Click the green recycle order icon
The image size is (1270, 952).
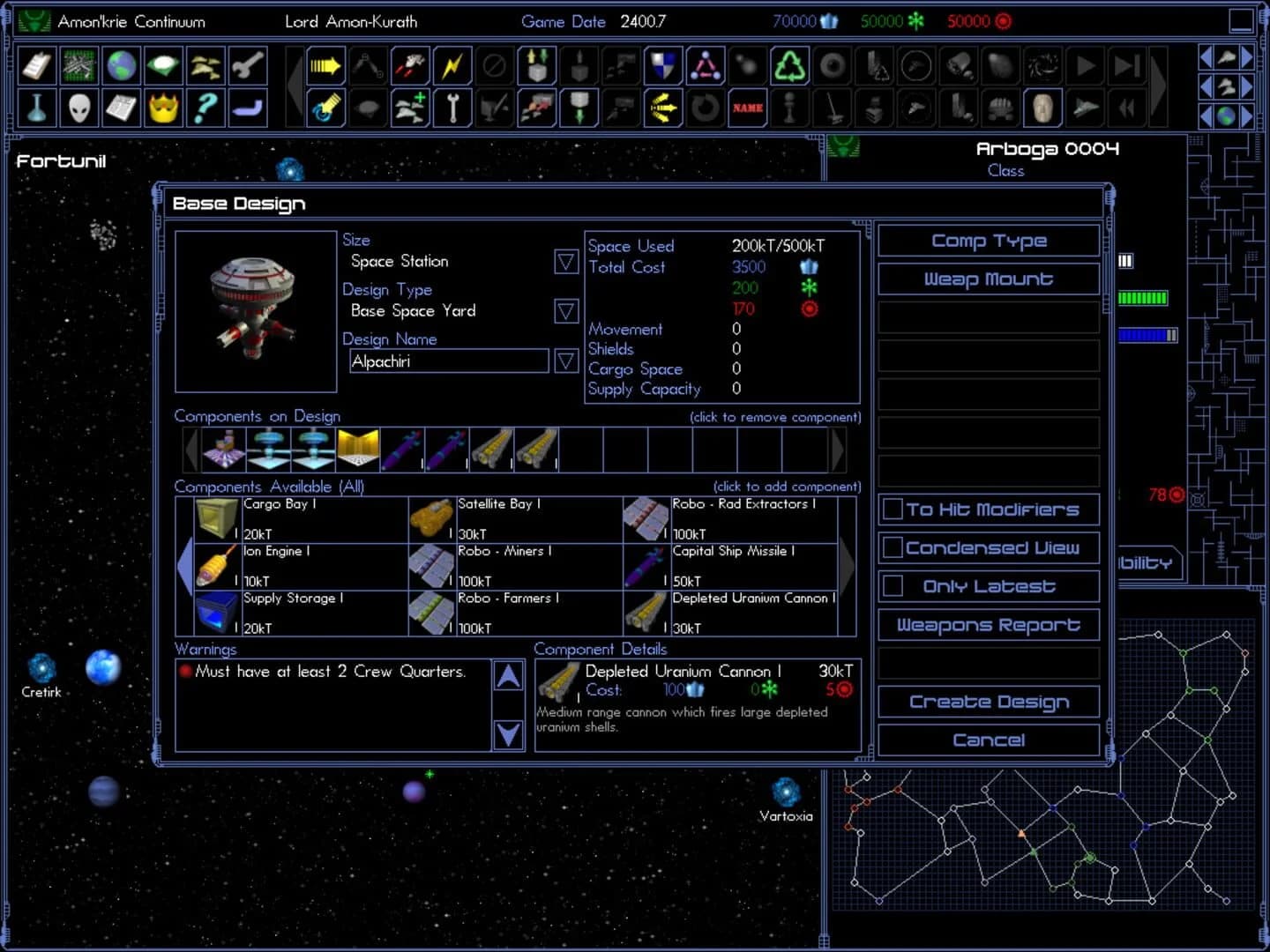click(x=789, y=64)
